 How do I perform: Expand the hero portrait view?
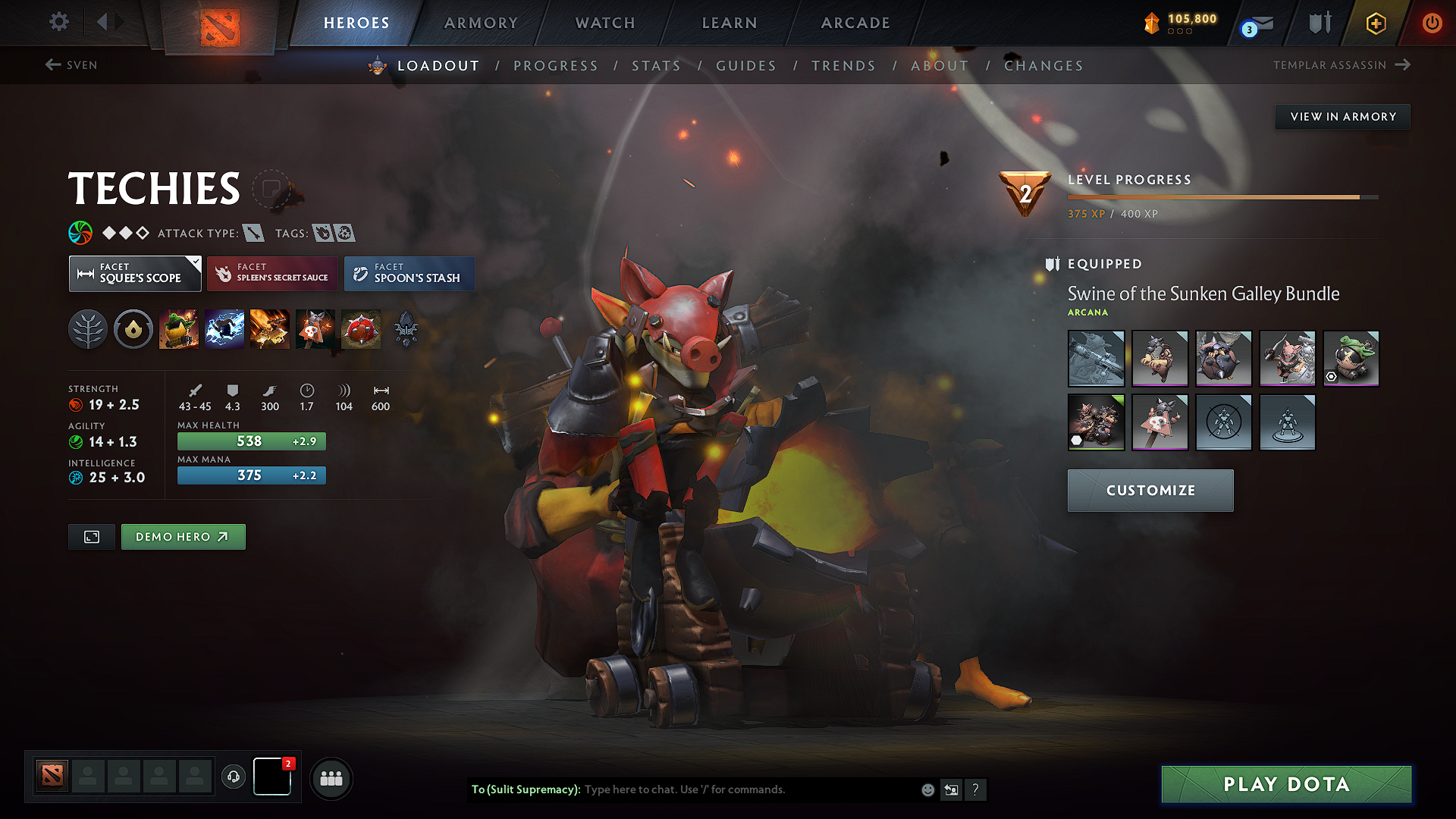click(x=91, y=536)
